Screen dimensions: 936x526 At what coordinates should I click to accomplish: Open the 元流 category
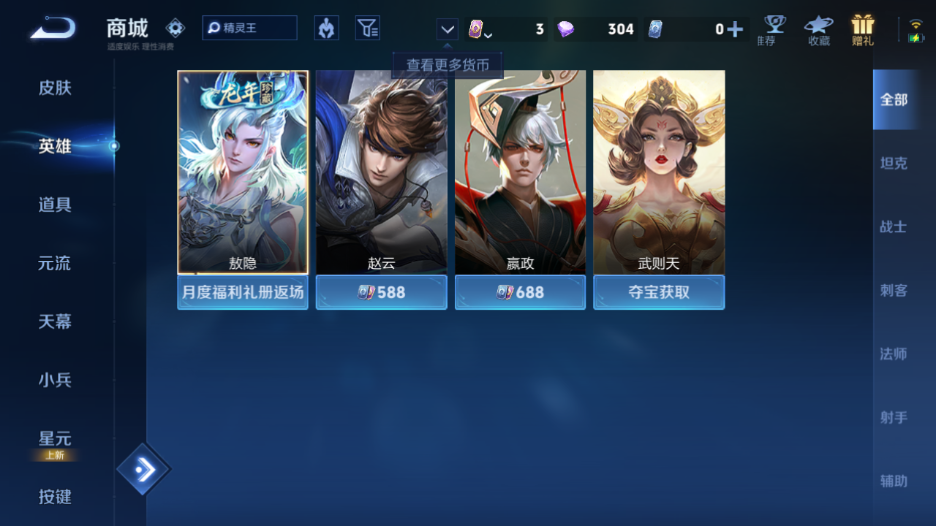55,264
